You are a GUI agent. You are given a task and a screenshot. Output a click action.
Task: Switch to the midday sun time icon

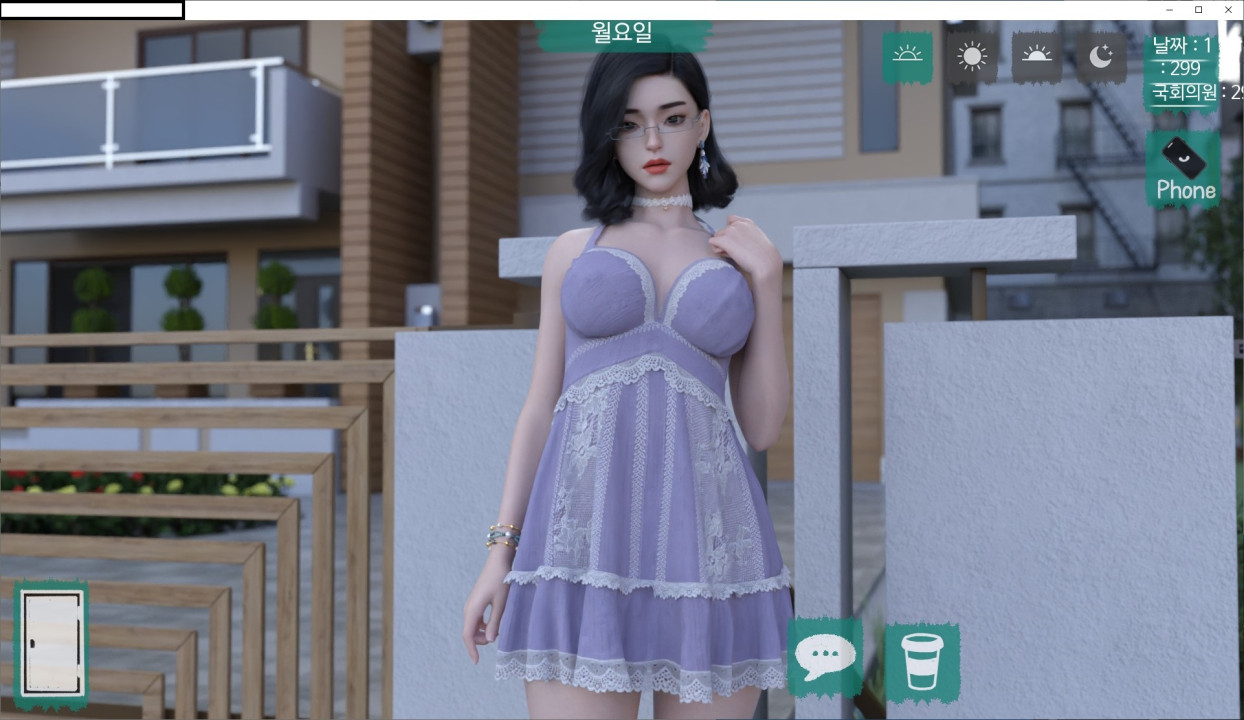pos(971,57)
